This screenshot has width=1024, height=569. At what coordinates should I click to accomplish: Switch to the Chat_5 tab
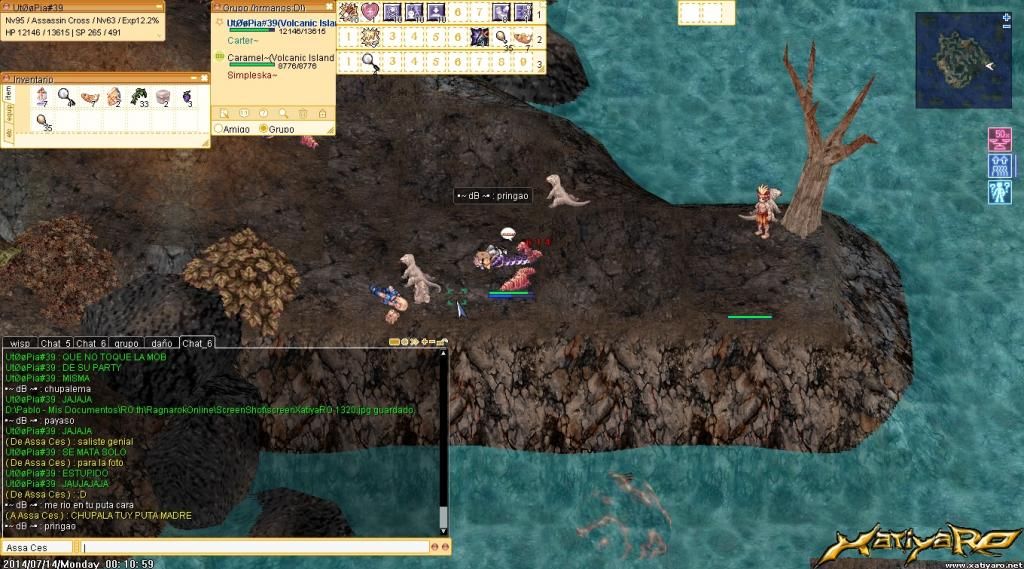tap(56, 344)
